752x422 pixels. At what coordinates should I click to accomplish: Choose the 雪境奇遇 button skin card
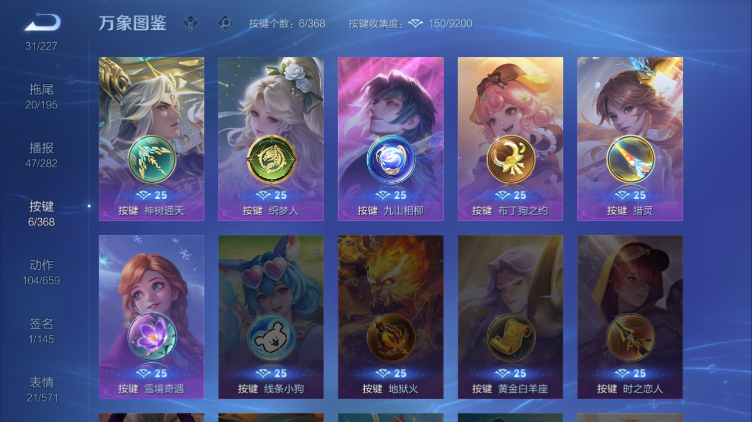tap(151, 316)
